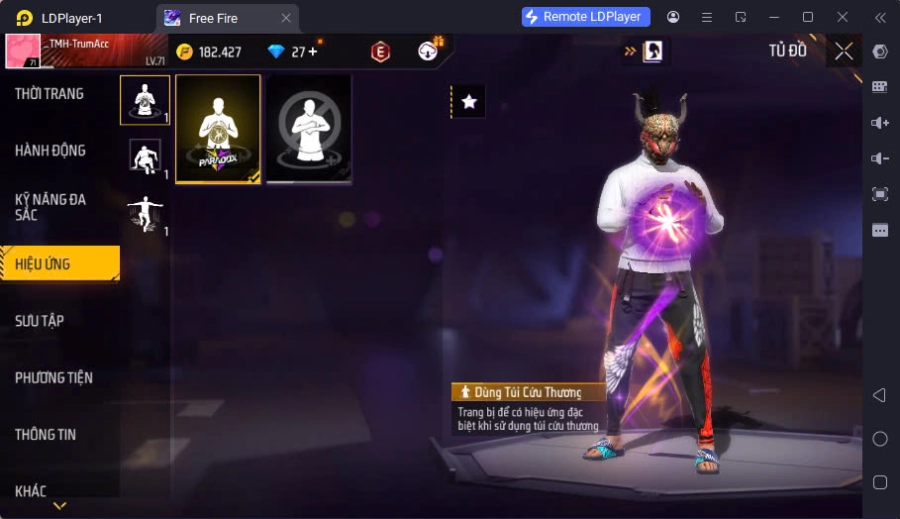Open the Thời Trang category

pos(50,94)
